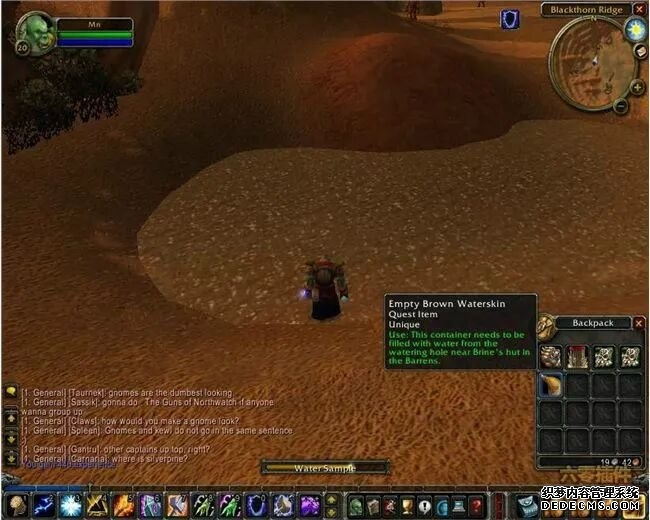Open the chat menu speech bubble button
Image resolution: width=650 pixels, height=520 pixels.
(x=11, y=393)
